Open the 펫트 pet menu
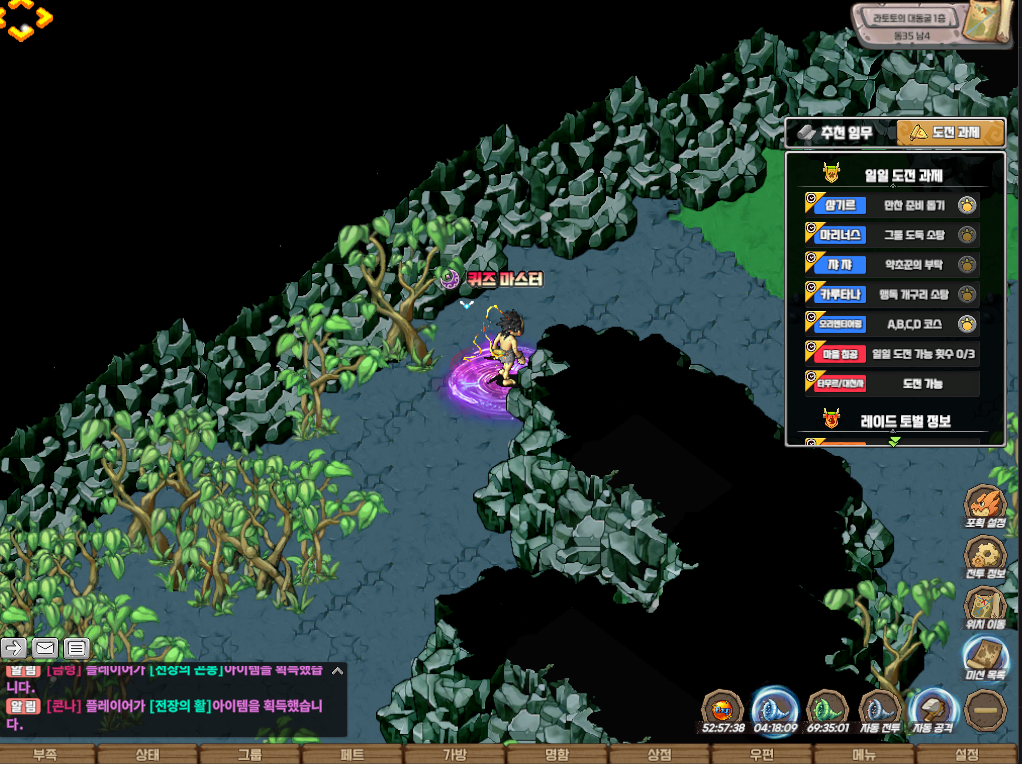The width and height of the screenshot is (1022, 764). 352,754
